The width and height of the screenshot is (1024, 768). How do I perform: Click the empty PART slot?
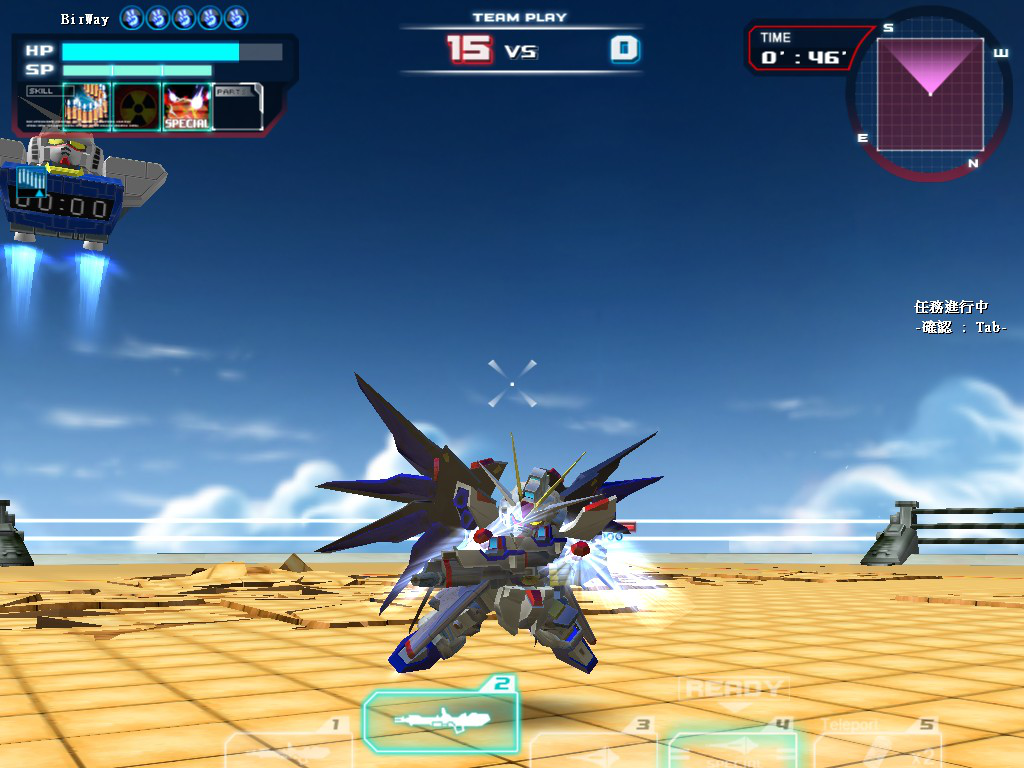click(238, 107)
